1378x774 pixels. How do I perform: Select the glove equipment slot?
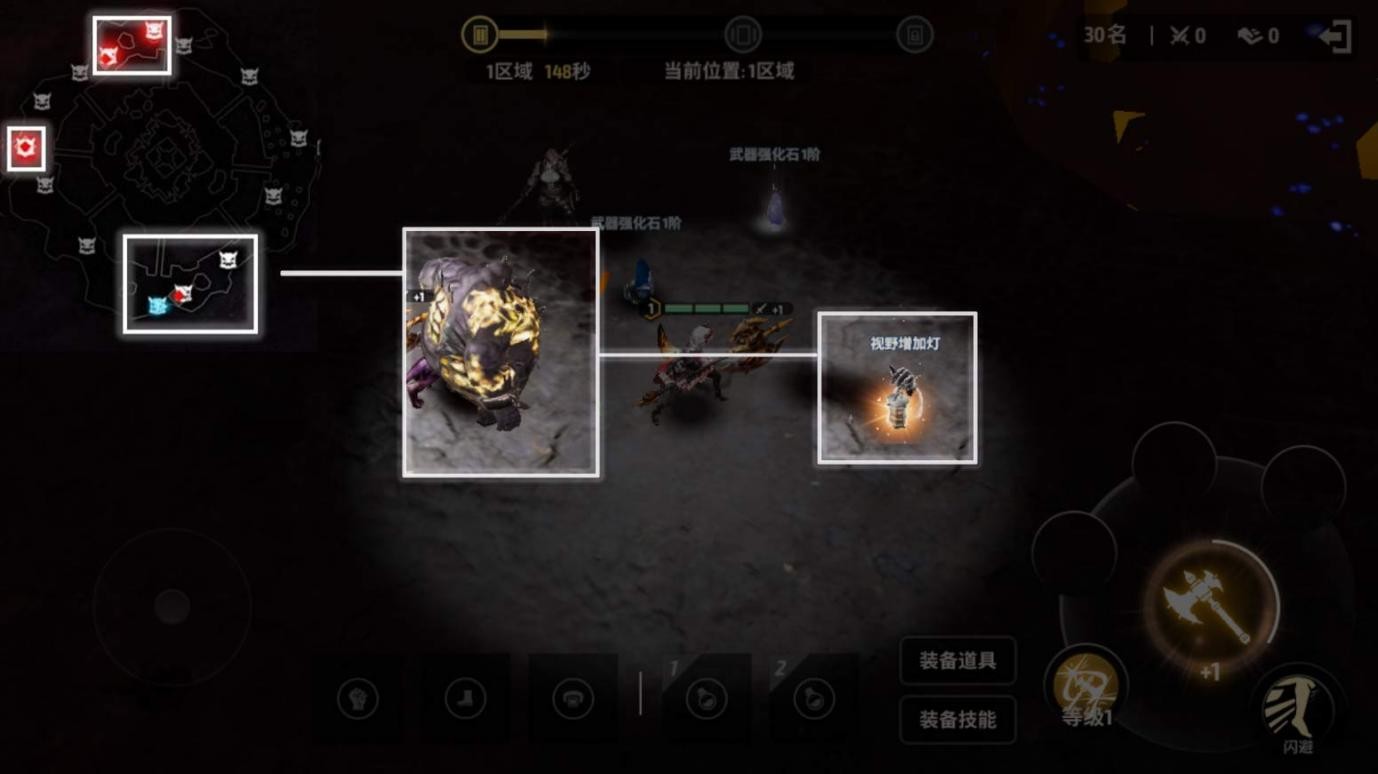click(358, 698)
